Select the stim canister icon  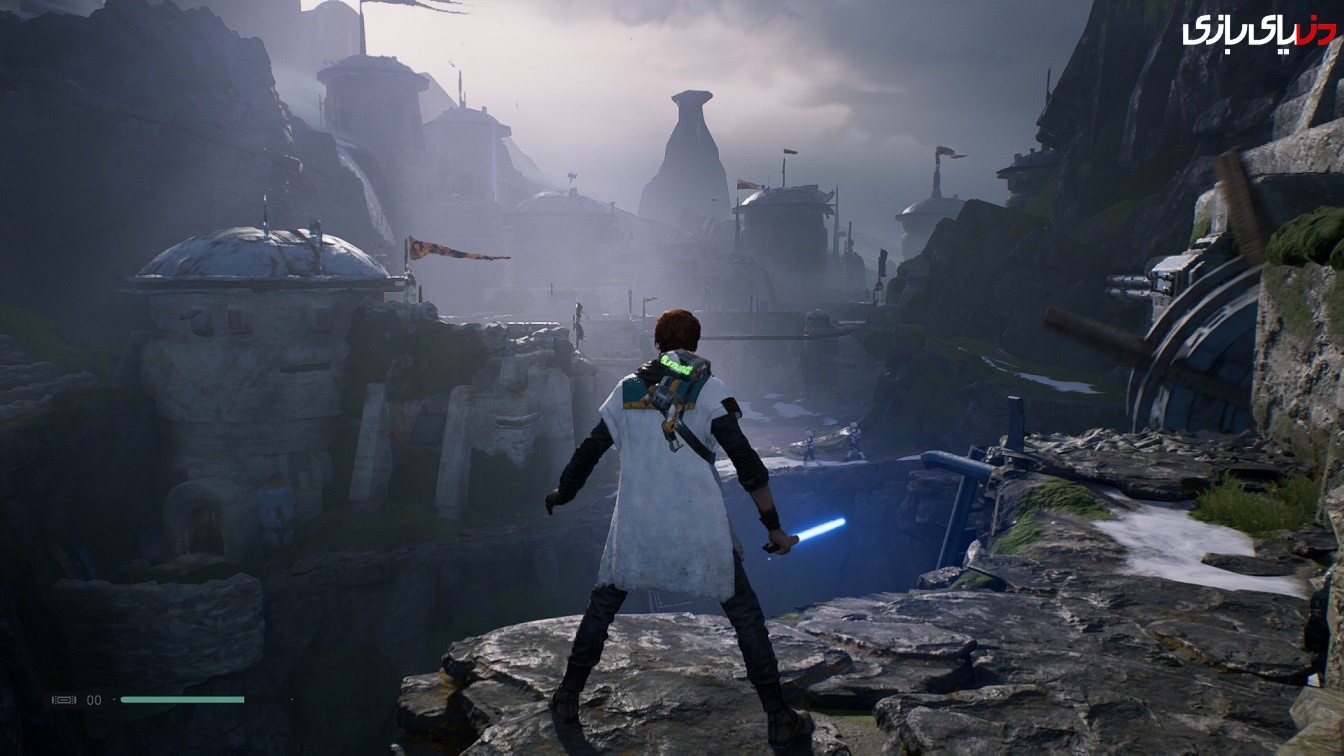click(64, 700)
